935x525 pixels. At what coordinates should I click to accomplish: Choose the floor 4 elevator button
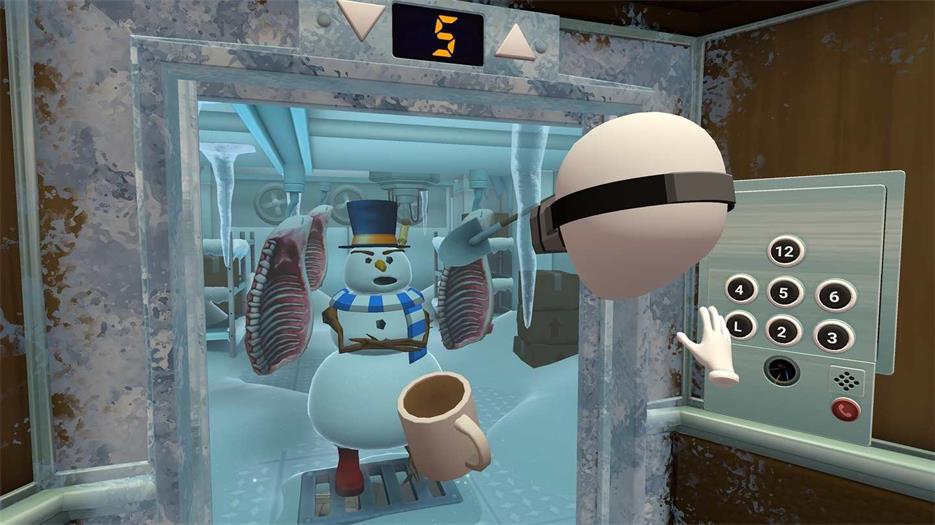click(x=740, y=291)
